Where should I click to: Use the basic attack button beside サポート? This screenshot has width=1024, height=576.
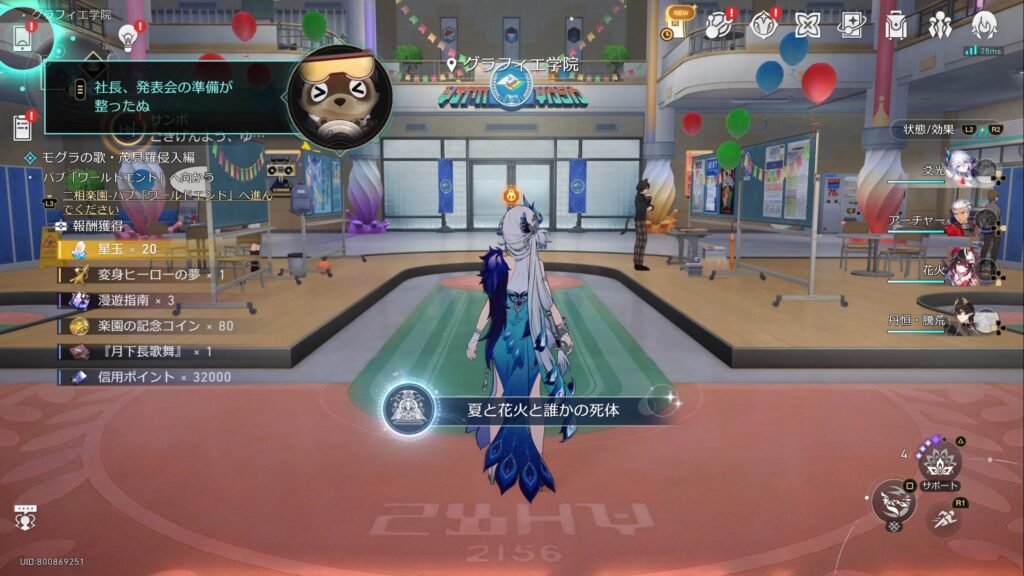(893, 501)
